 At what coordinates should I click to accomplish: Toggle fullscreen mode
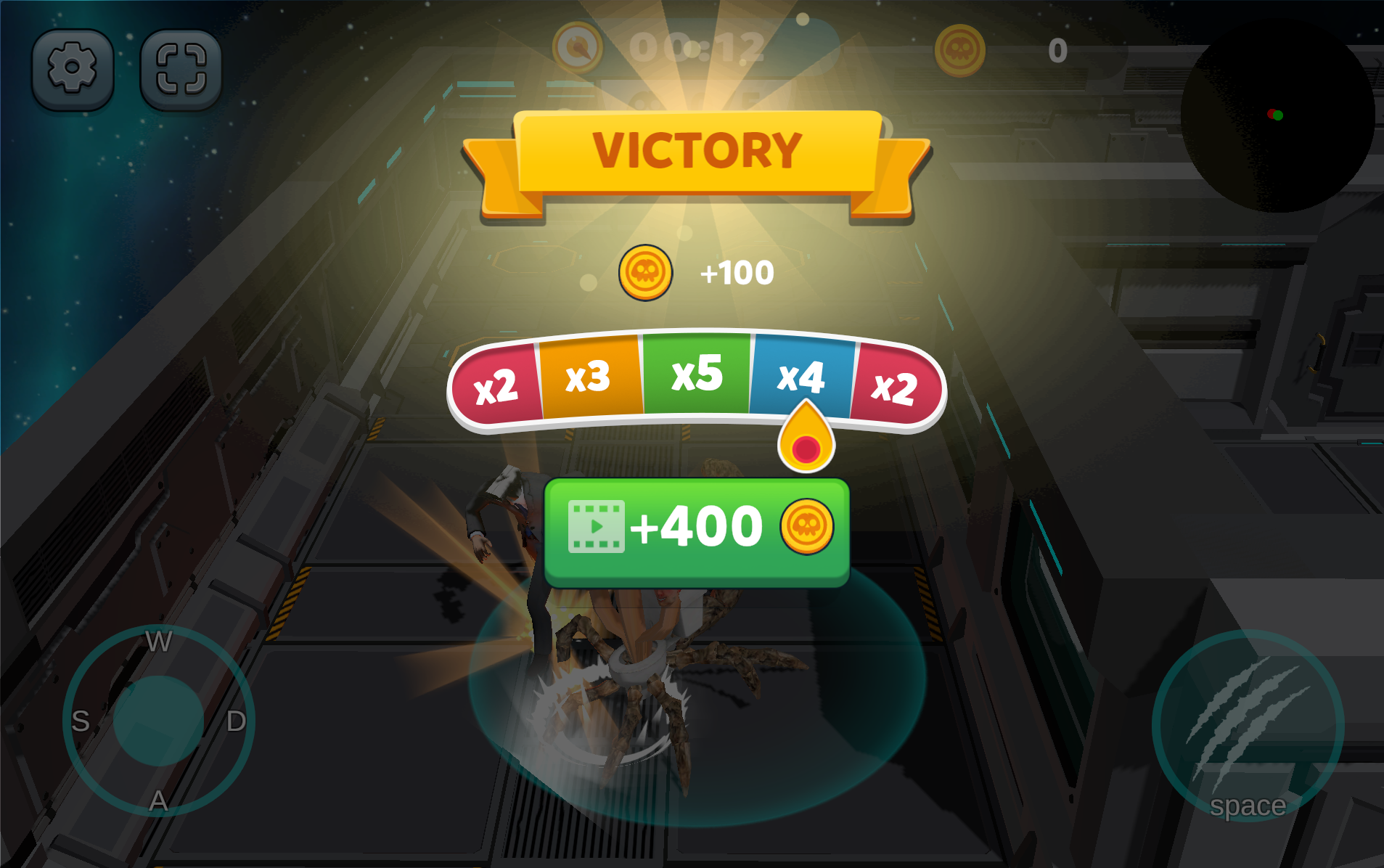(x=181, y=69)
